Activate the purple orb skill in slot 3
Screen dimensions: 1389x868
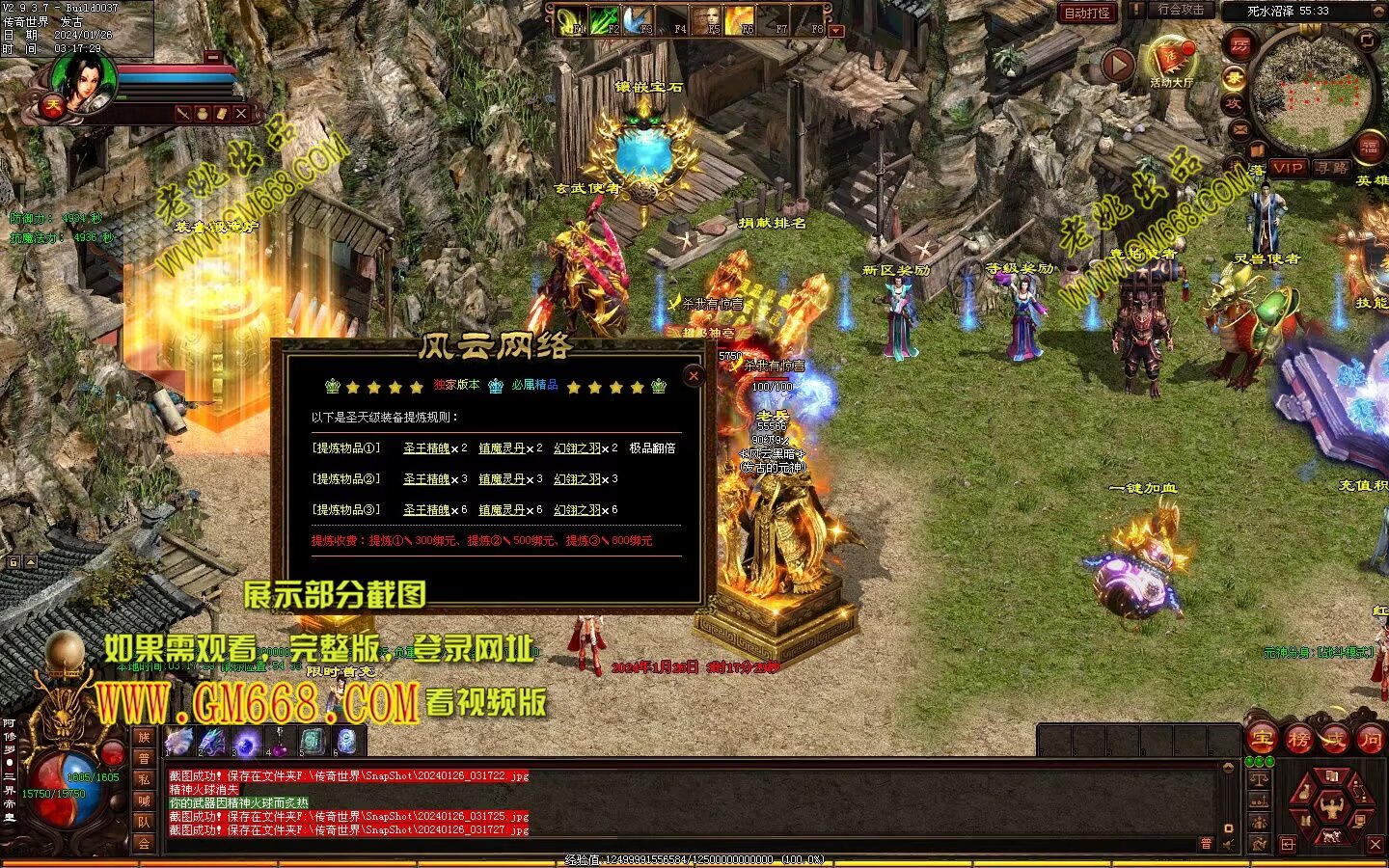(x=246, y=742)
